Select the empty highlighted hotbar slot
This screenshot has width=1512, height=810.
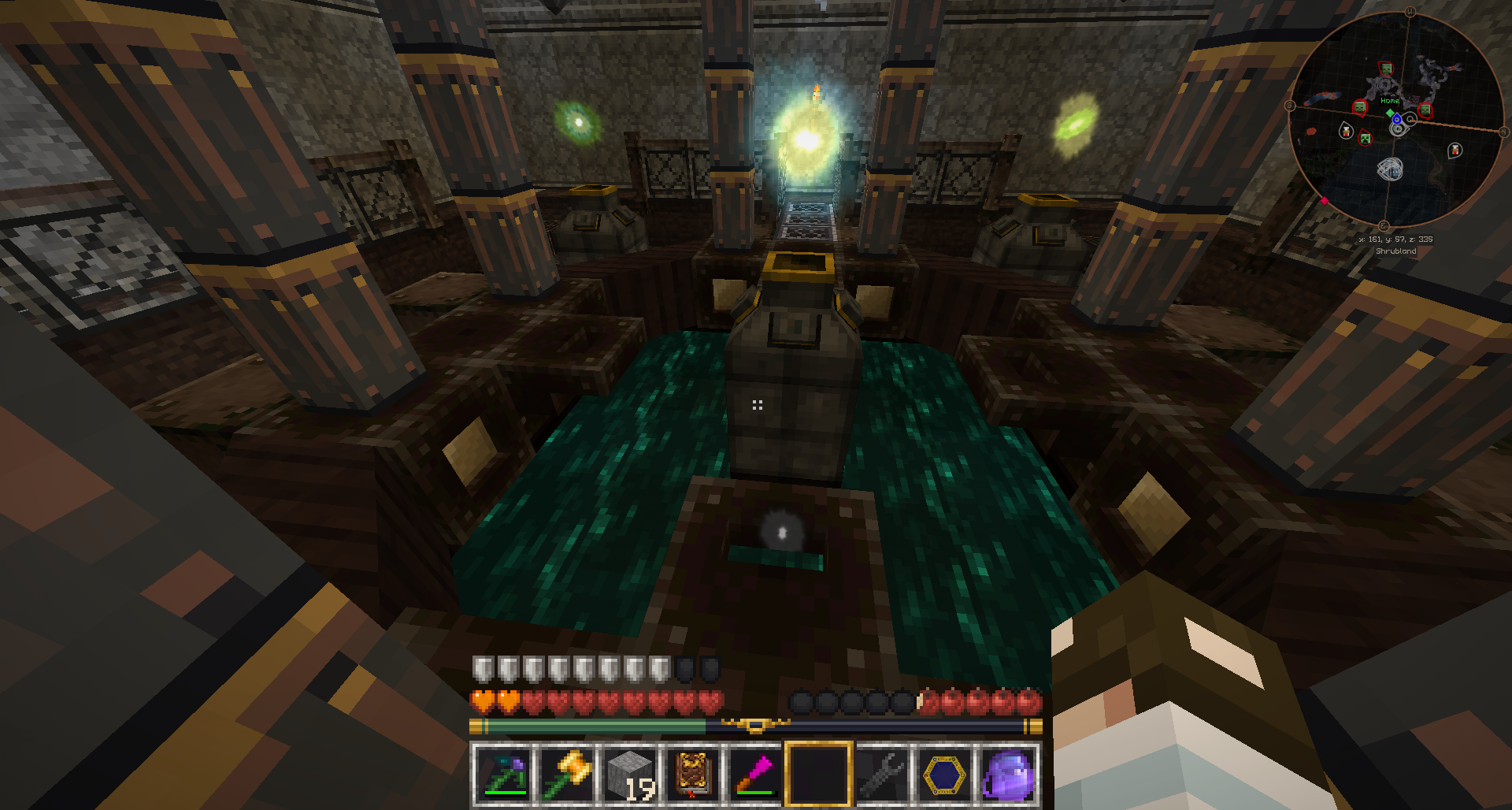tap(819, 774)
